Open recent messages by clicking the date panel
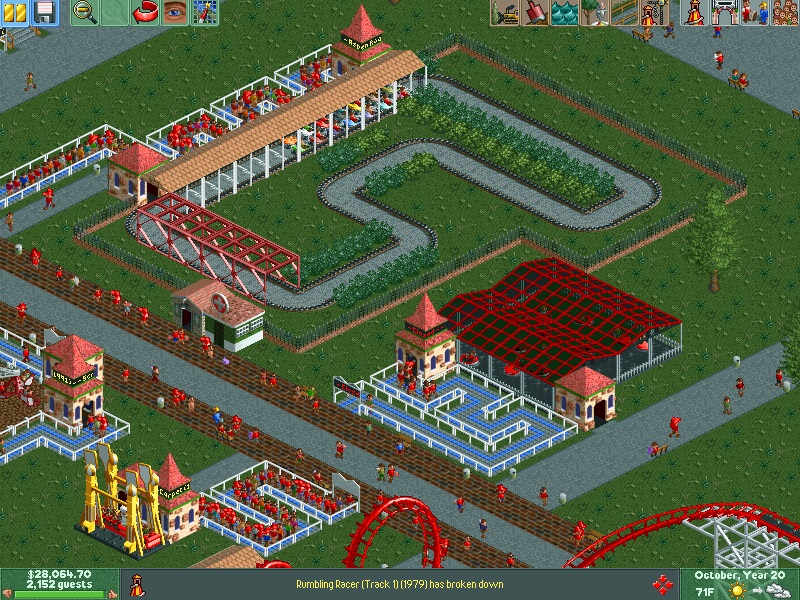The width and height of the screenshot is (800, 600). (x=740, y=576)
